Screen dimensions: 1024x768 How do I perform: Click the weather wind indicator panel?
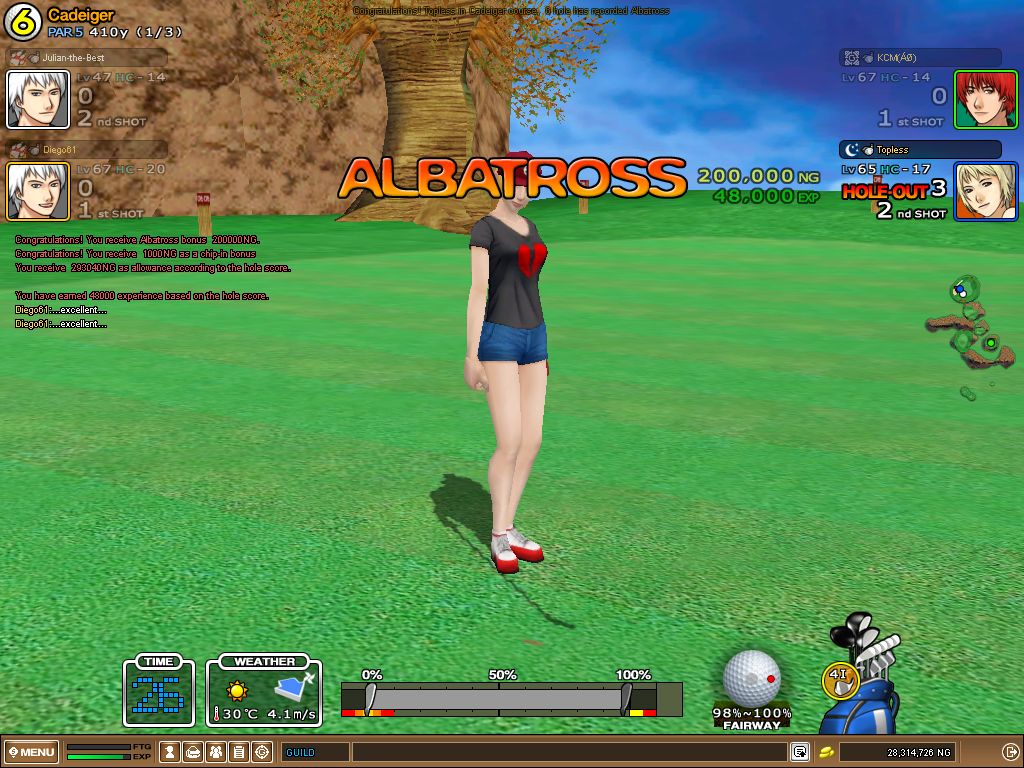[264, 692]
